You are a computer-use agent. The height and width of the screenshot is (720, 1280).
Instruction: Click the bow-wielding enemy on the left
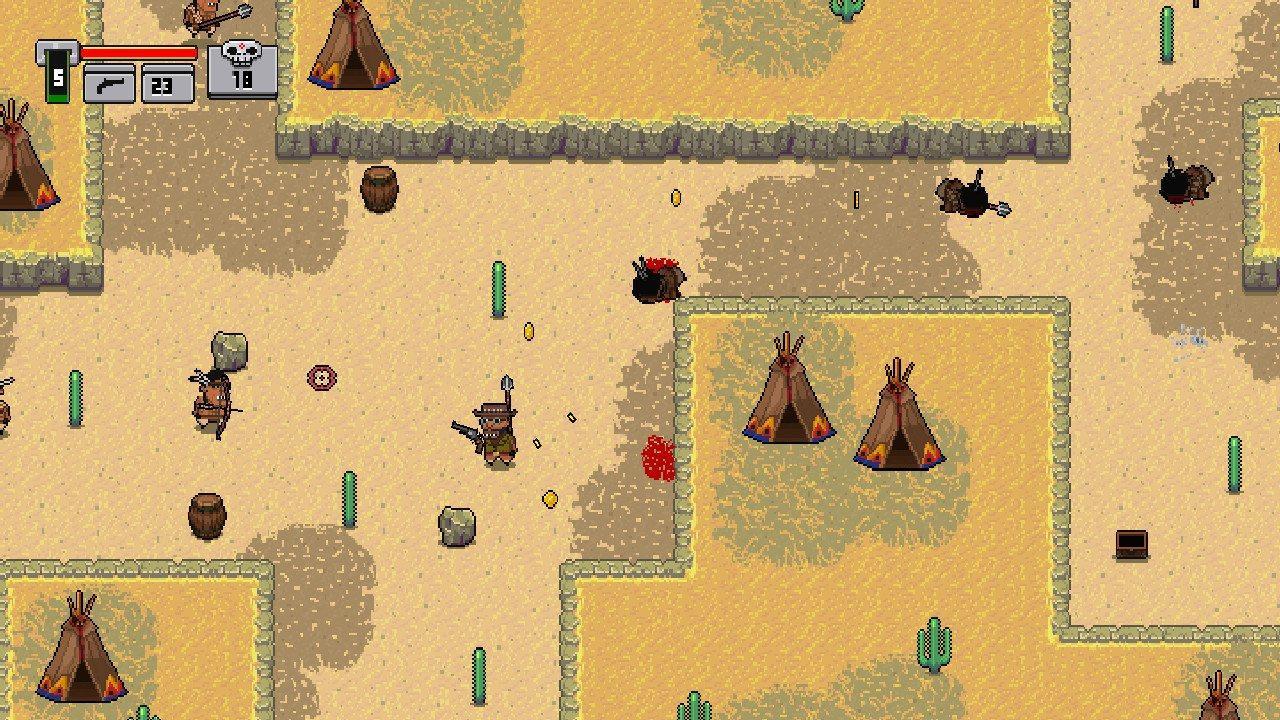(213, 398)
